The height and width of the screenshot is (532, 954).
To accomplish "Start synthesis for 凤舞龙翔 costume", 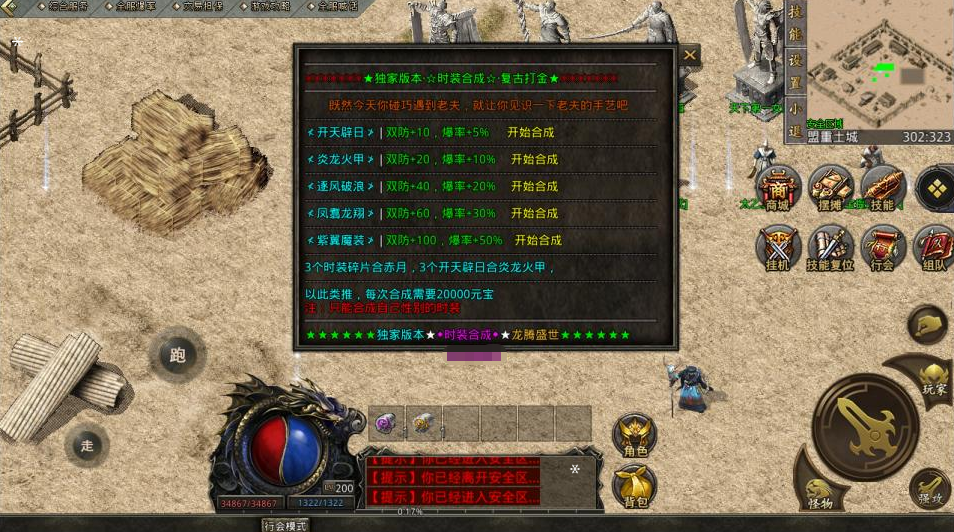I will pos(534,213).
